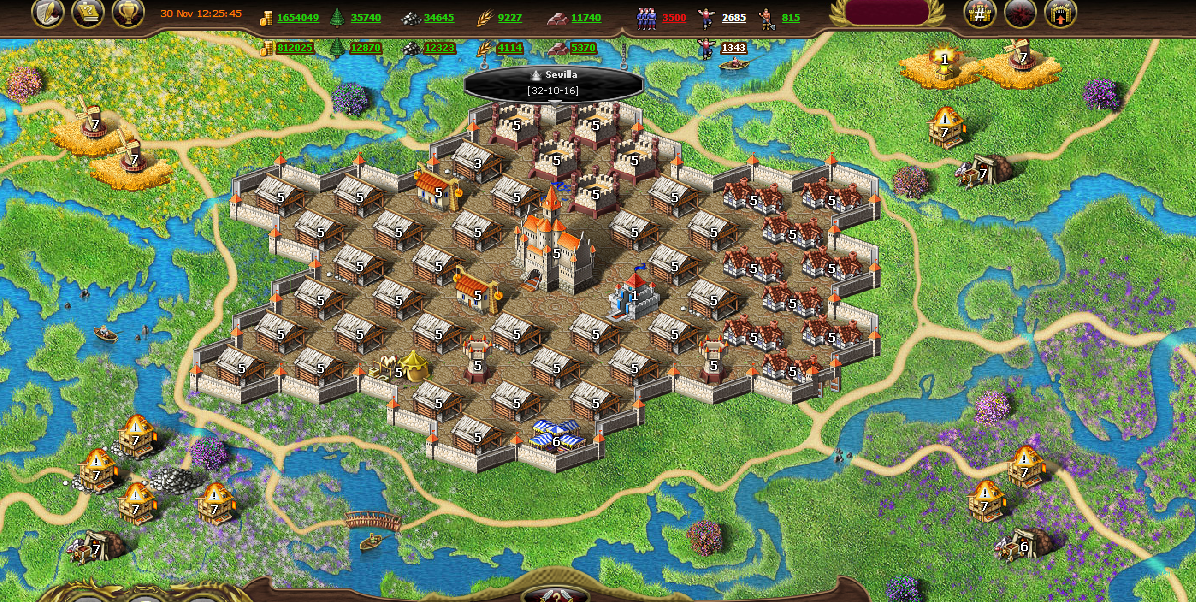
Task: Click the dark red tree emblem icon
Action: (1020, 12)
